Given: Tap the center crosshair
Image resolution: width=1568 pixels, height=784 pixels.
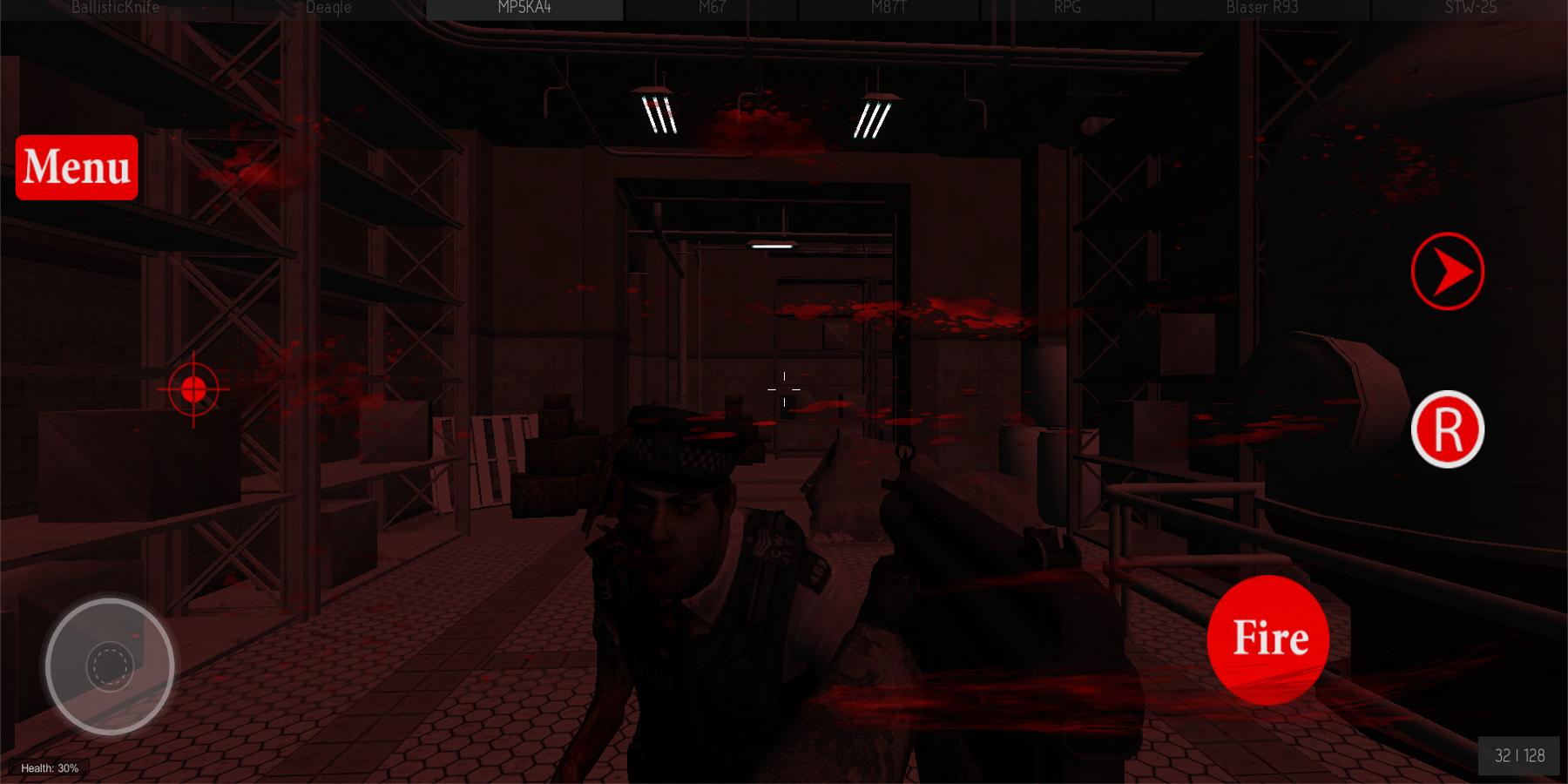Looking at the screenshot, I should [x=783, y=388].
